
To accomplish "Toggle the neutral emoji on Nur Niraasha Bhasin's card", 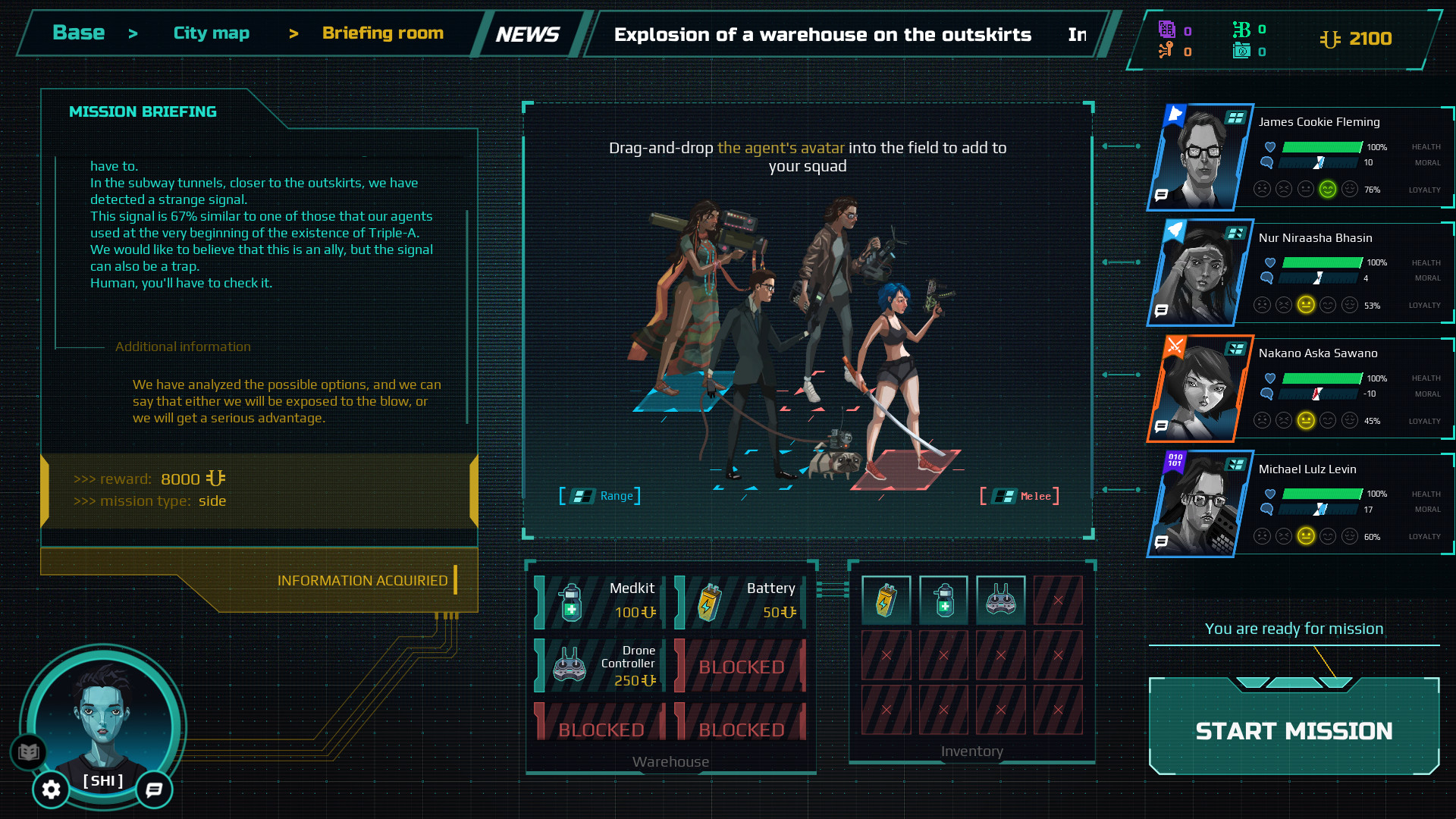I will 1306,305.
